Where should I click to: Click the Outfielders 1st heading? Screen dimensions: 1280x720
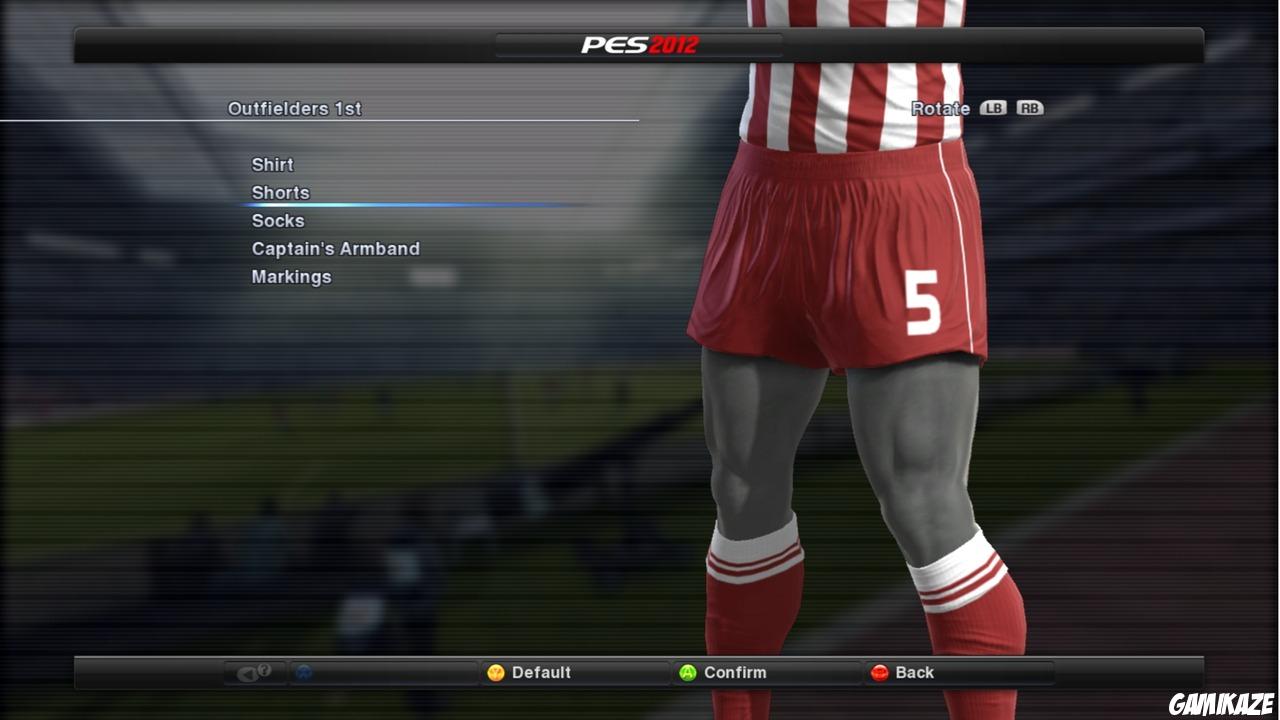[295, 108]
